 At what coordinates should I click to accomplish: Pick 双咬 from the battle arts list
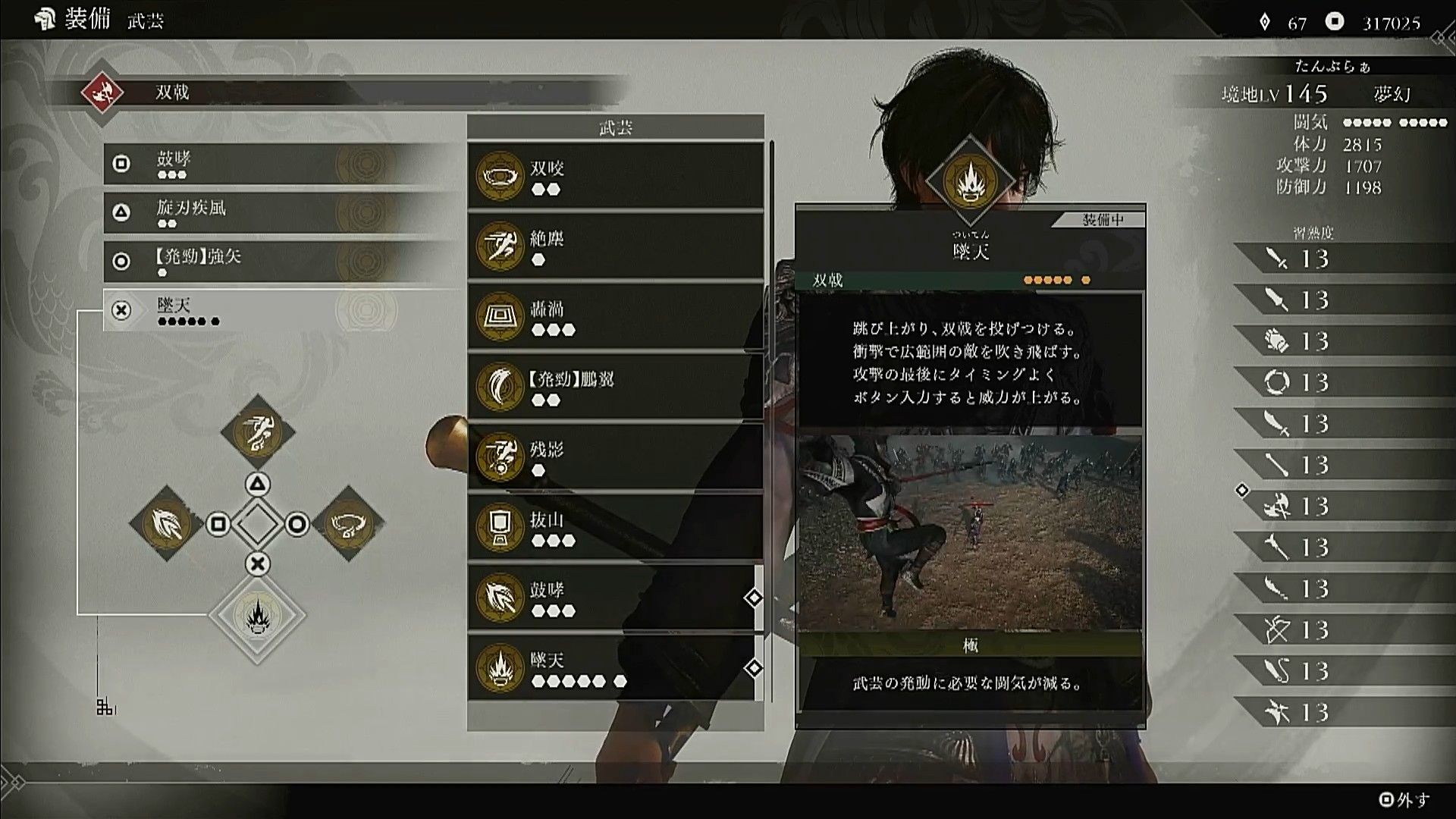(615, 176)
